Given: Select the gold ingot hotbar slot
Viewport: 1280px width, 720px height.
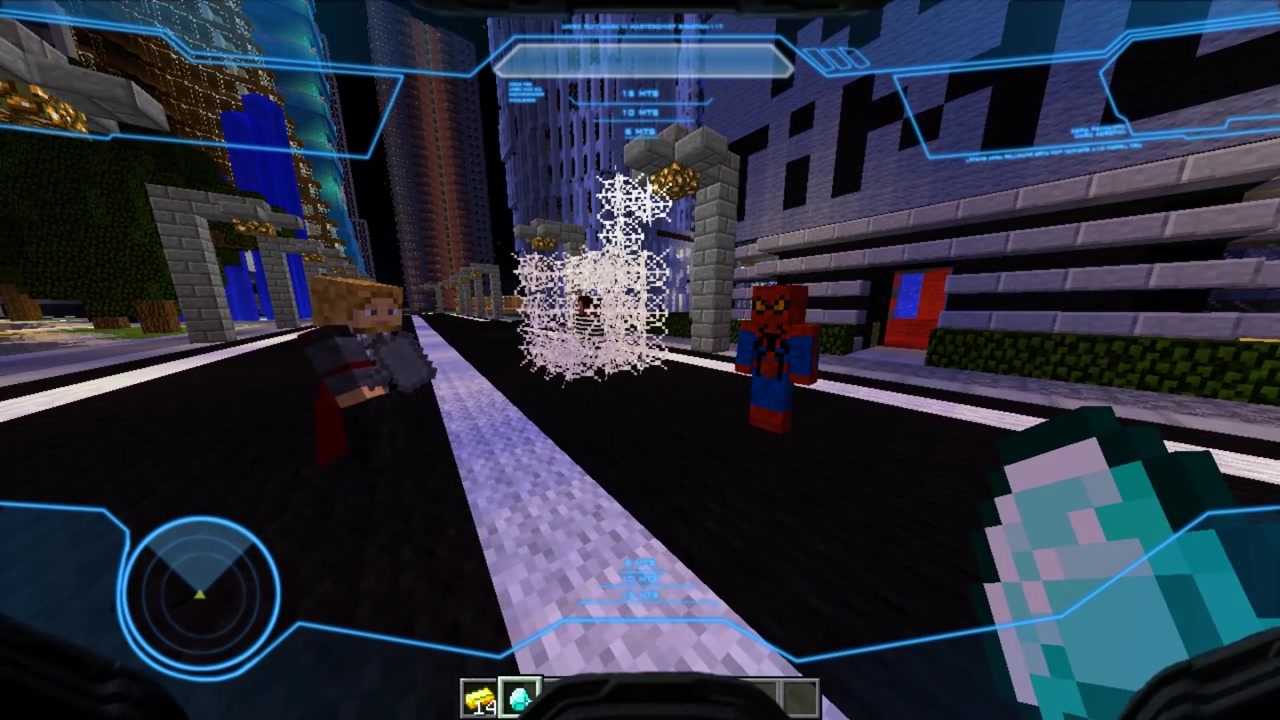Looking at the screenshot, I should 480,698.
